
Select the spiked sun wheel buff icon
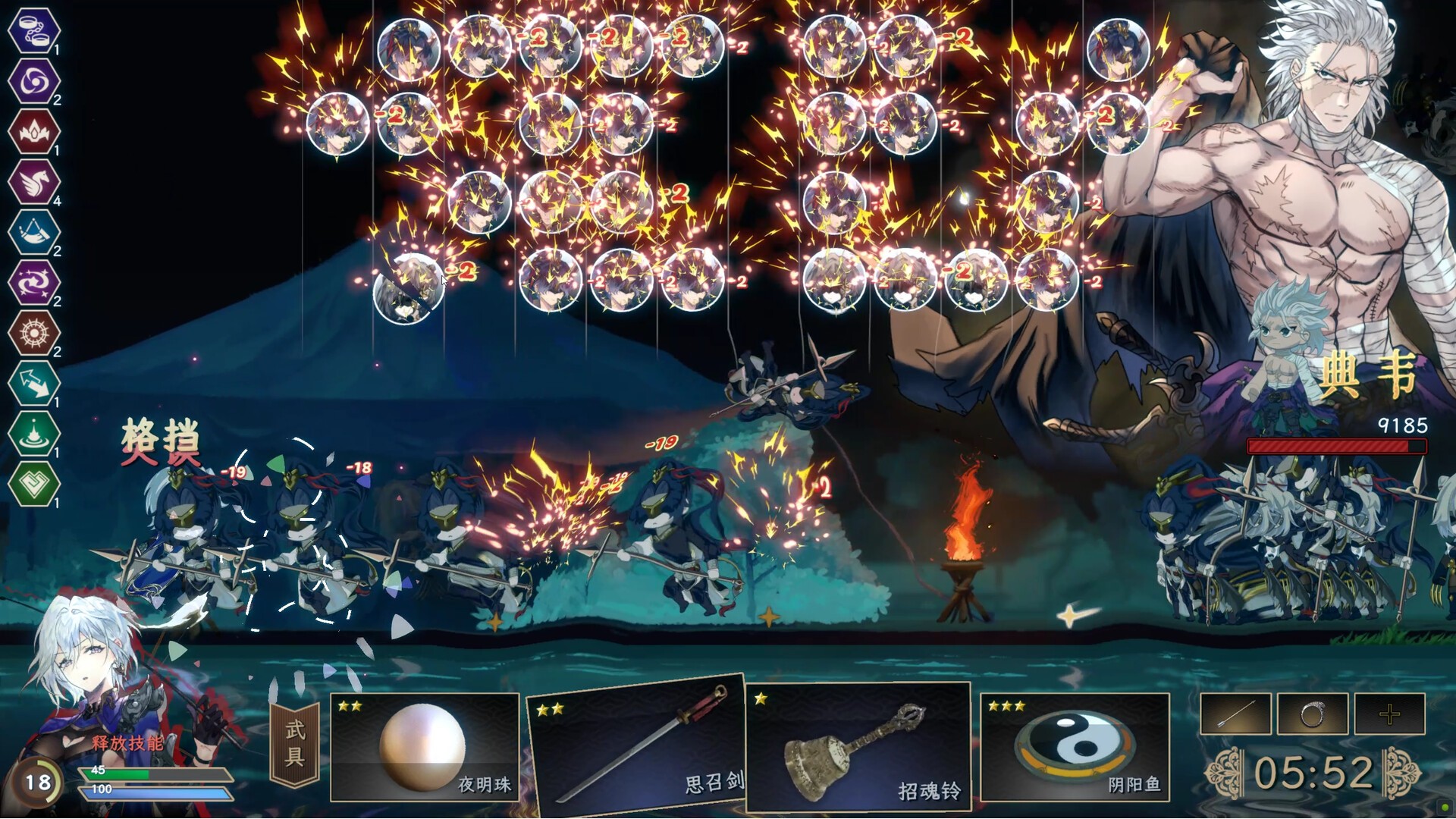[34, 333]
